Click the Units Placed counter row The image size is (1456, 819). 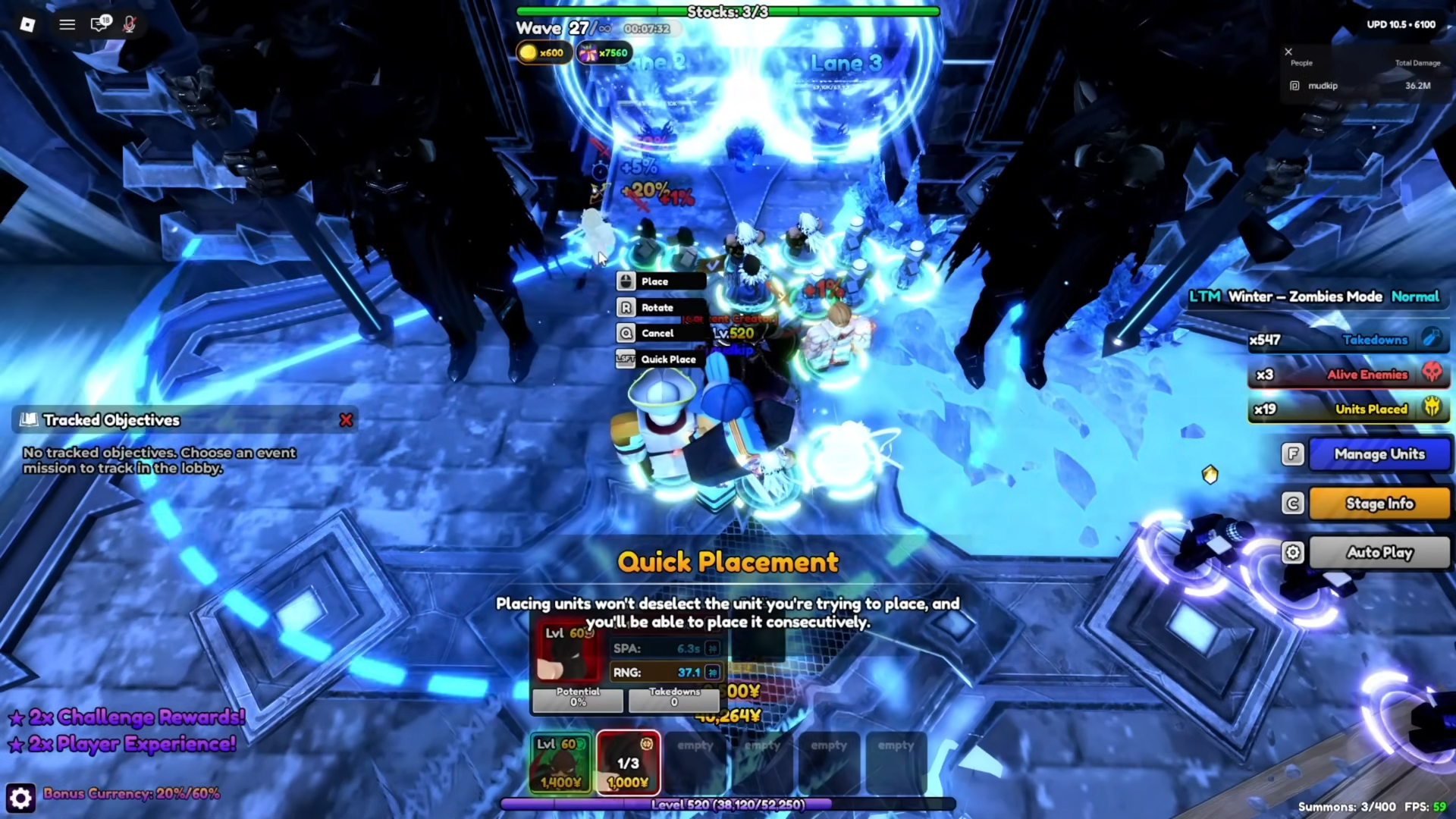coord(1347,409)
